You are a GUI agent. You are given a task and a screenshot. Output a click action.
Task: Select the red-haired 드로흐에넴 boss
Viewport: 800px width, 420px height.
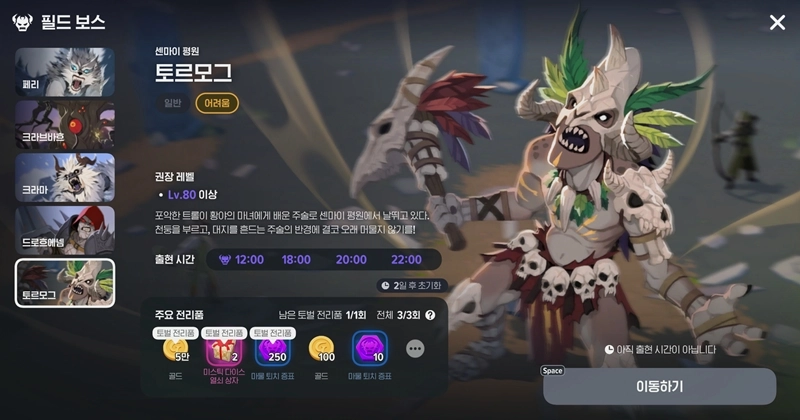pyautogui.click(x=65, y=230)
